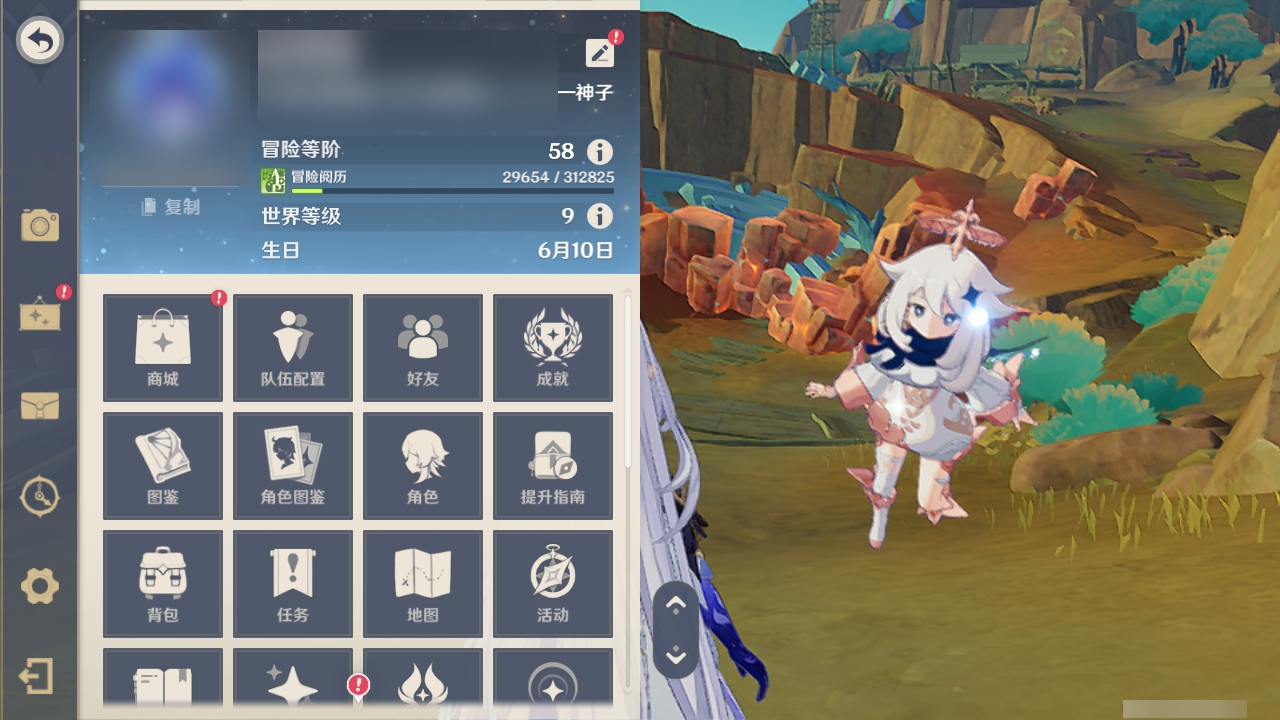Open 队伍配置 Party Setup
Image resolution: width=1280 pixels, height=720 pixels.
tap(292, 347)
